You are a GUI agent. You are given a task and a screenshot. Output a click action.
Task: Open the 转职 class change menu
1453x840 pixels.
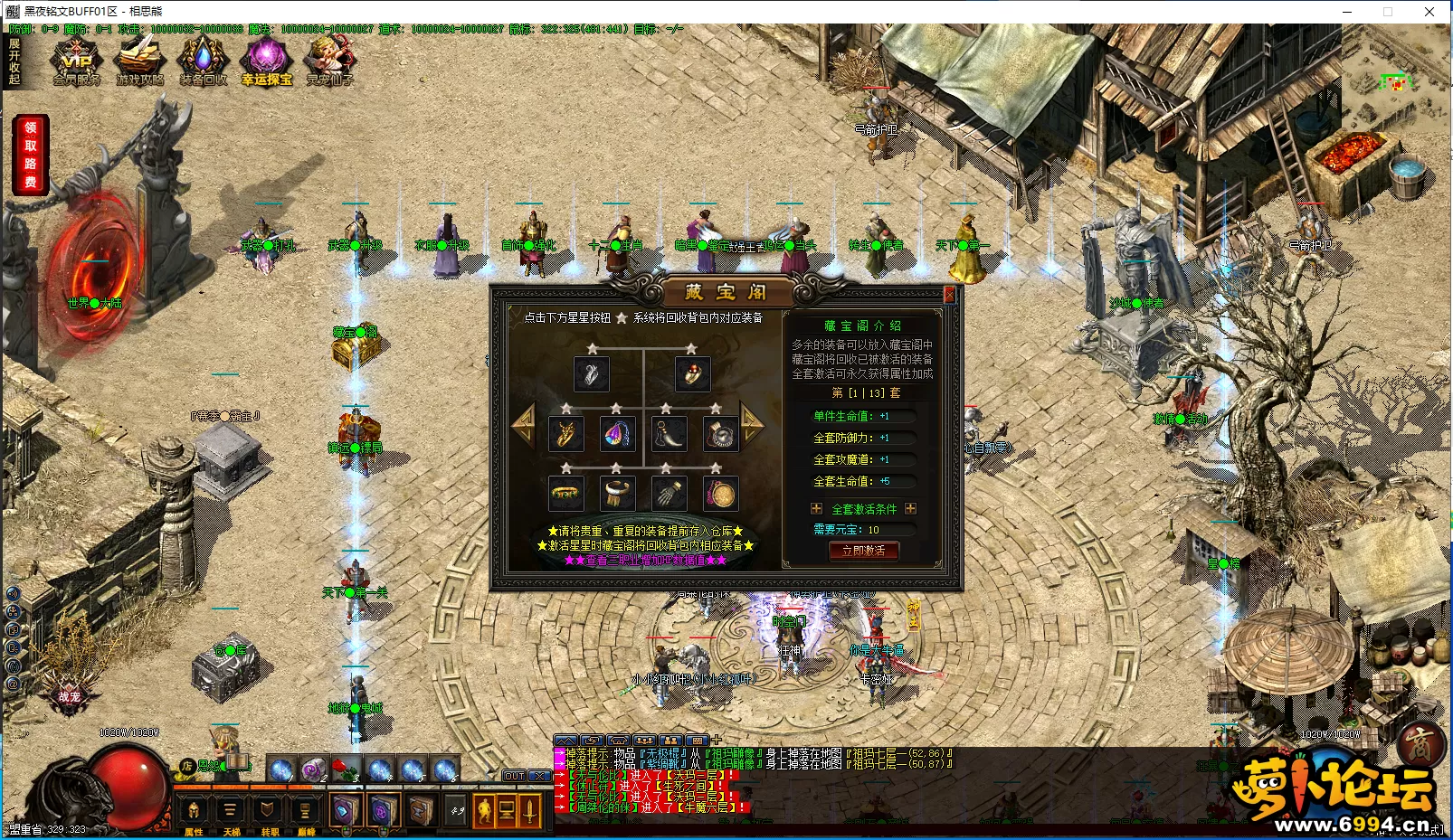269,812
